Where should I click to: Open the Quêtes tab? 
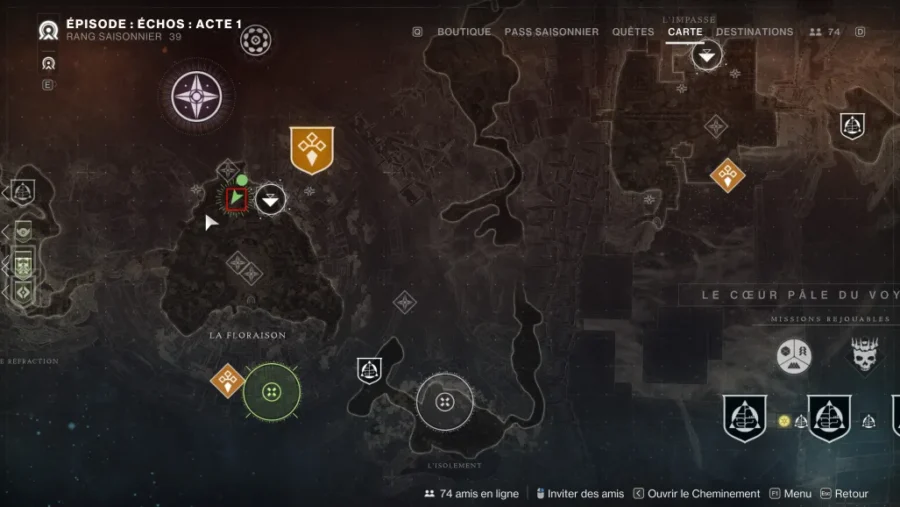[x=633, y=32]
